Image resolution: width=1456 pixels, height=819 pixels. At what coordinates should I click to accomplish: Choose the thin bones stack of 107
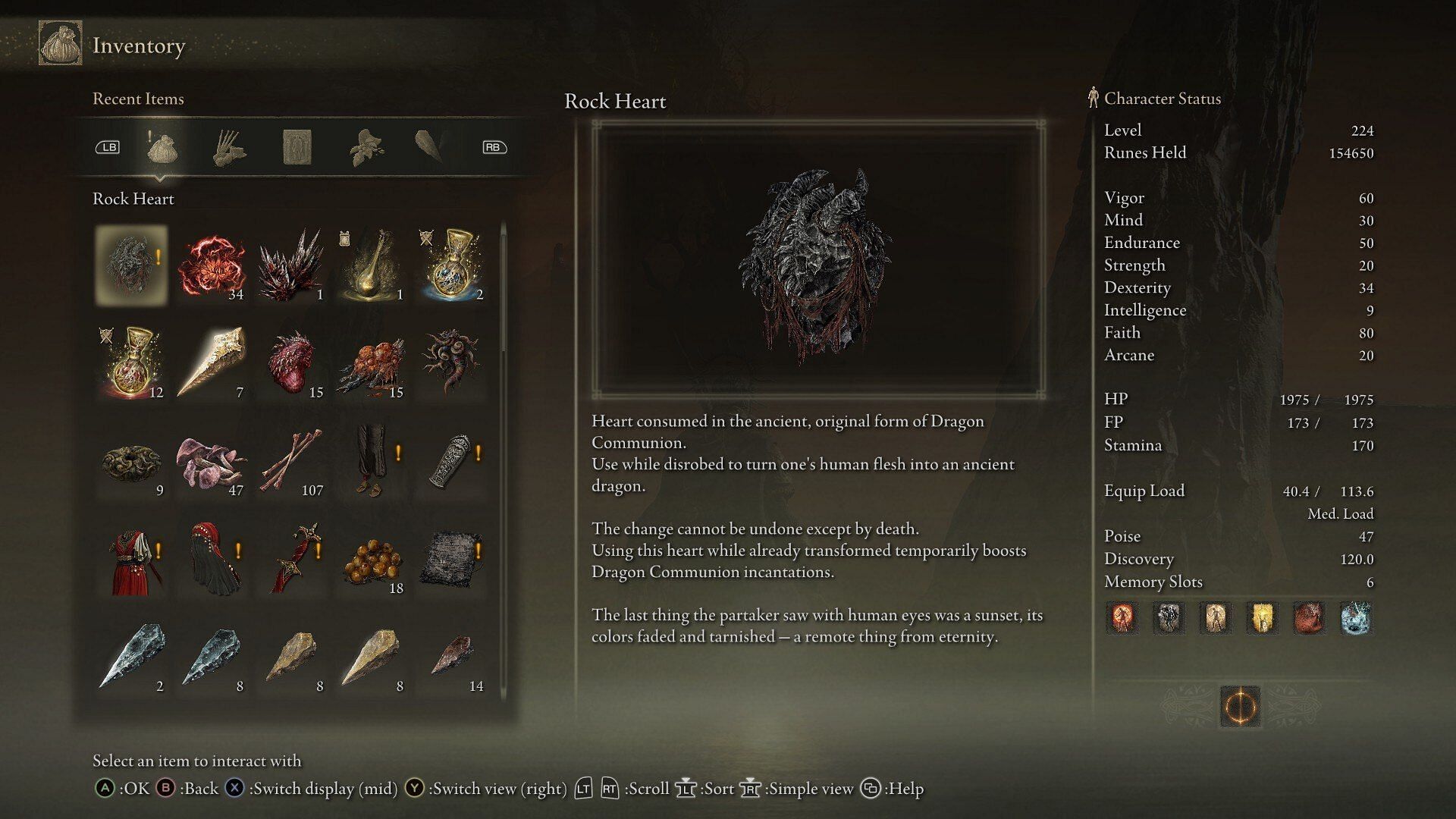click(x=292, y=461)
